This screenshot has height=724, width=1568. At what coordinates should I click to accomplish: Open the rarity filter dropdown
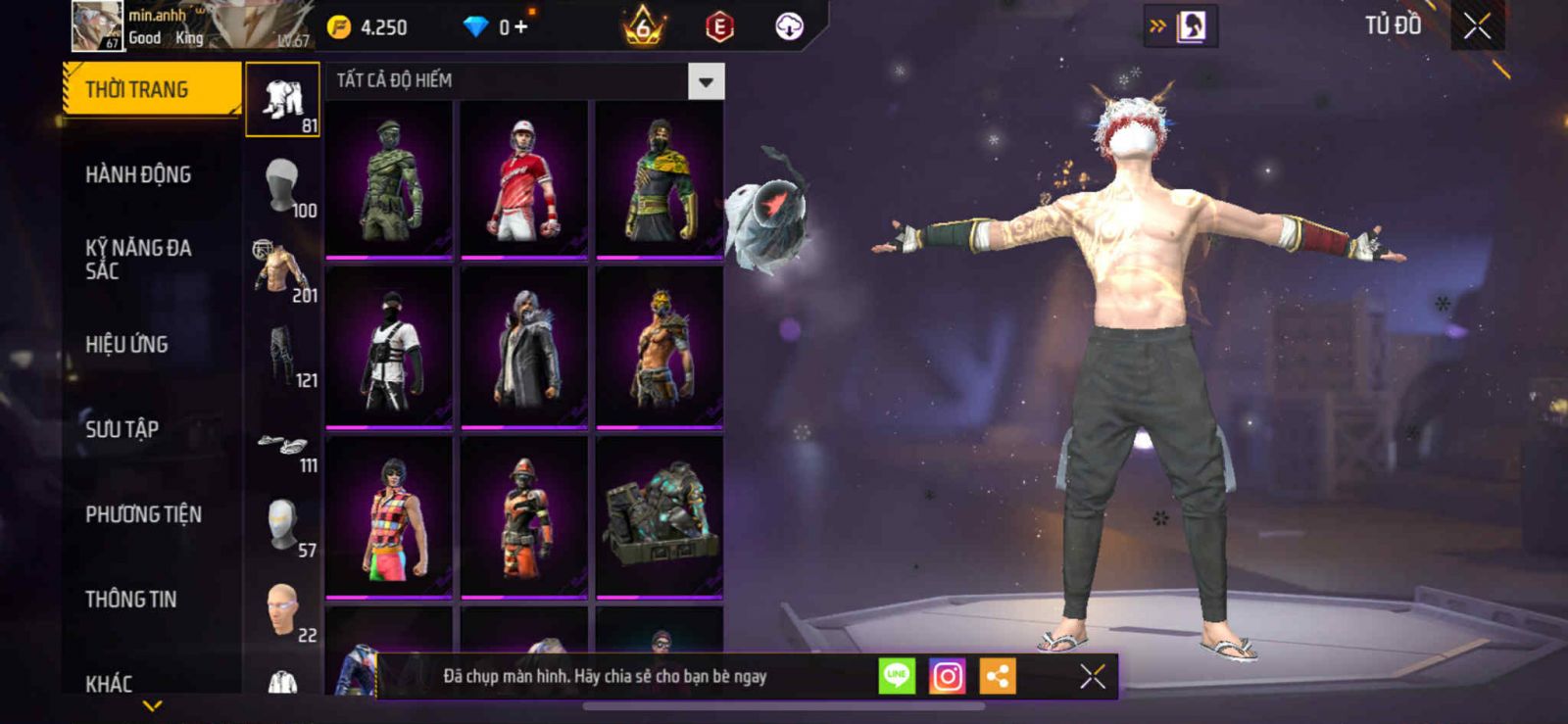click(706, 81)
